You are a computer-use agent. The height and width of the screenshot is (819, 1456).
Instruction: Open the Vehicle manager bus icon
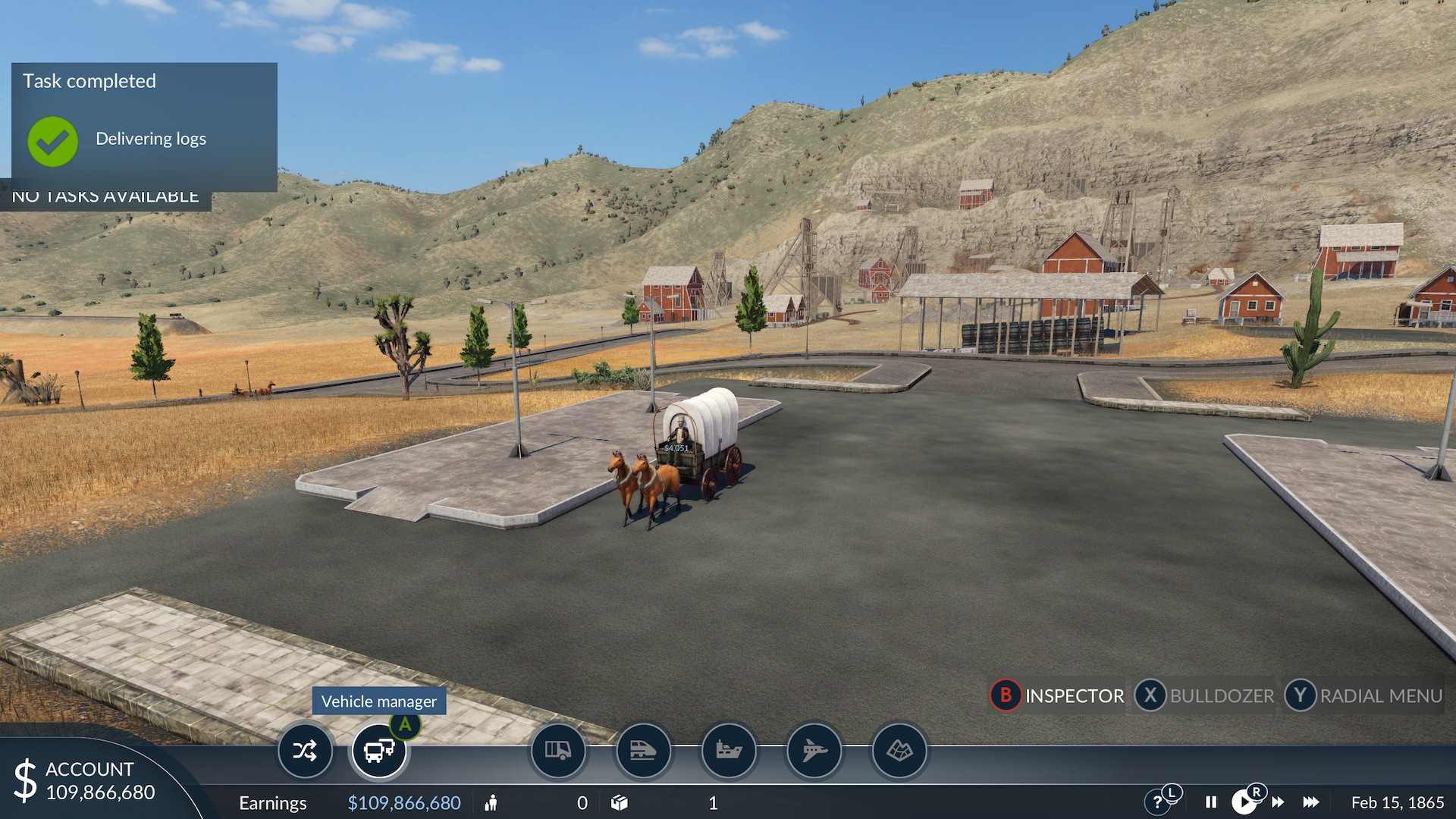coord(378,751)
